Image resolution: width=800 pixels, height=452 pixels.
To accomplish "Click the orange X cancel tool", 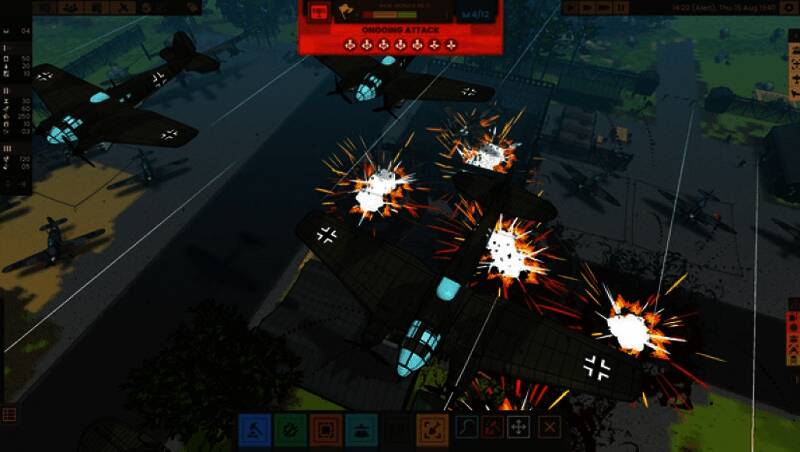I will [548, 428].
